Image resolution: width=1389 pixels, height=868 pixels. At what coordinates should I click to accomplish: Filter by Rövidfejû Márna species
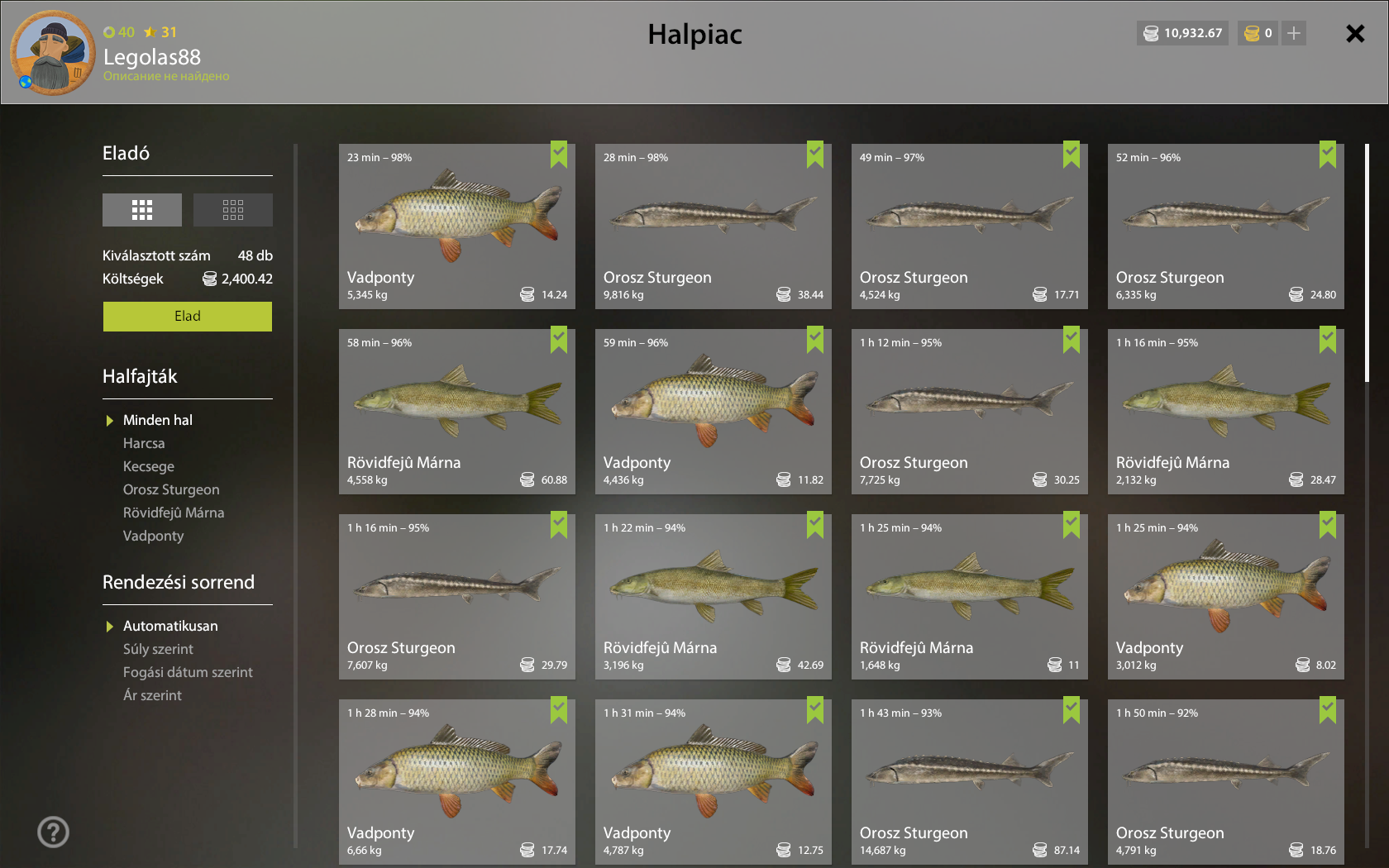coord(174,513)
